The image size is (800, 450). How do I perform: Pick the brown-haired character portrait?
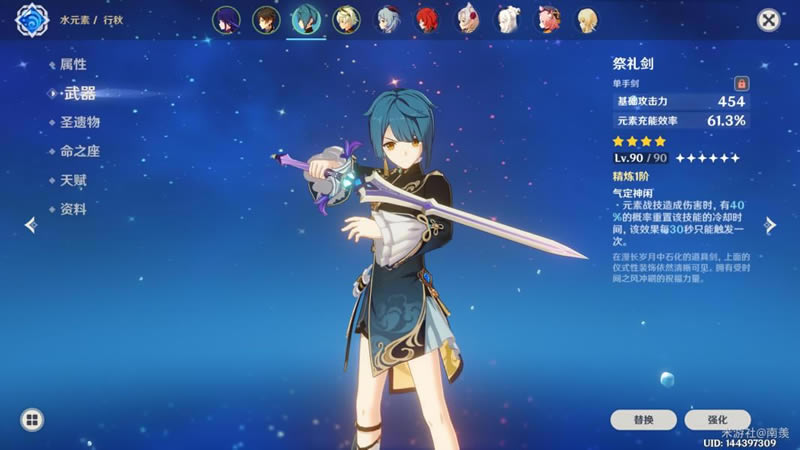coord(265,19)
